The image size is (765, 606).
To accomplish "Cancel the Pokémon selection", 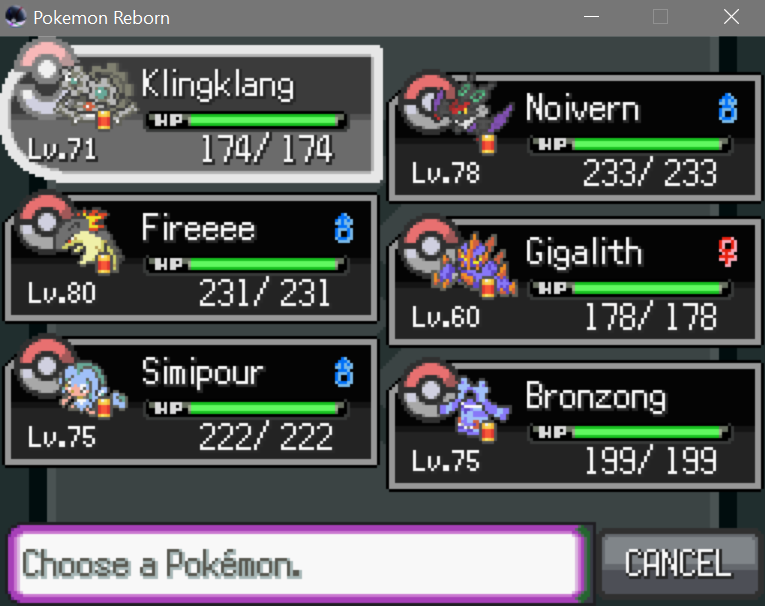I will pos(677,562).
